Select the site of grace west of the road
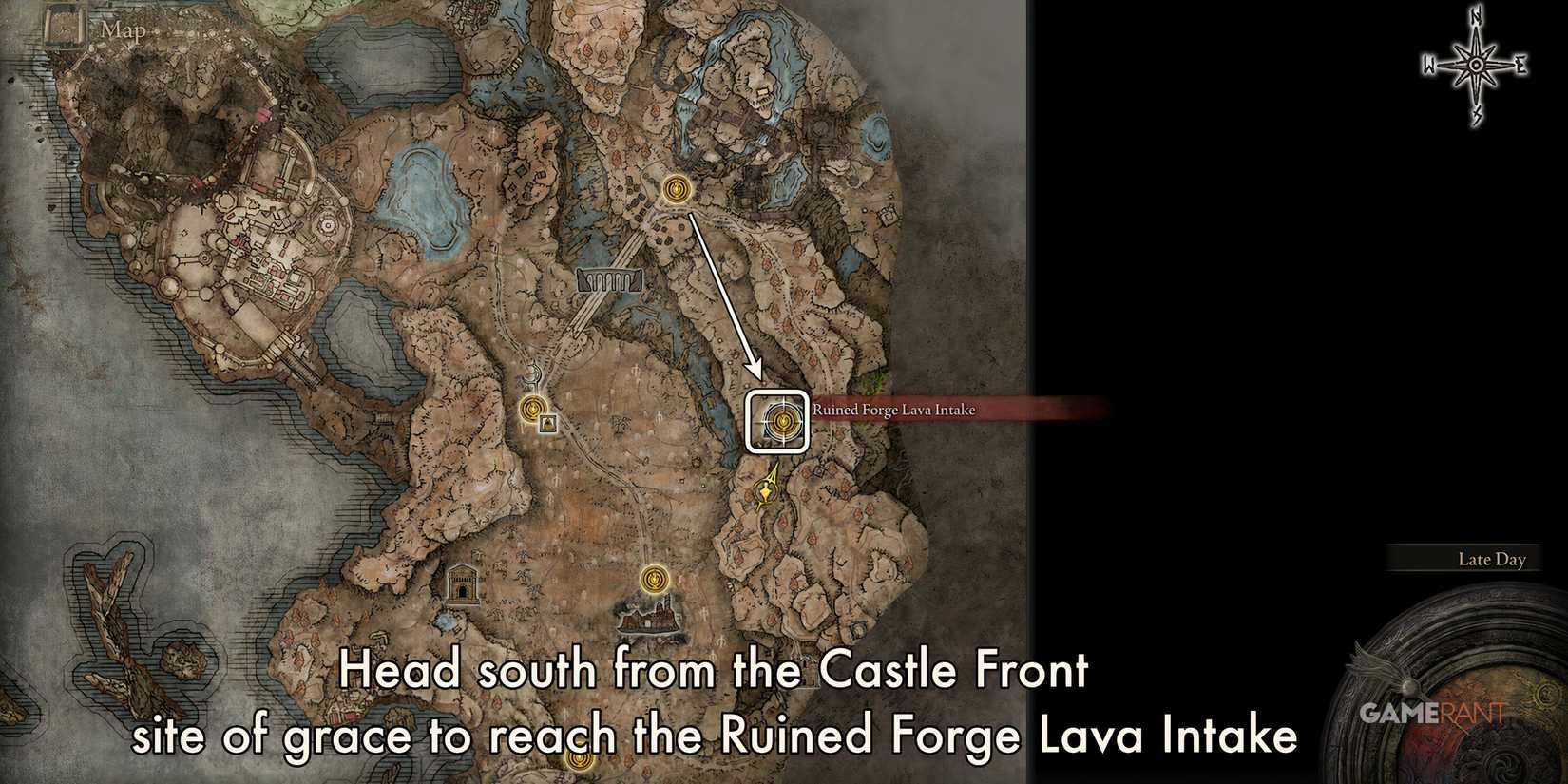1568x784 pixels. pyautogui.click(x=532, y=409)
